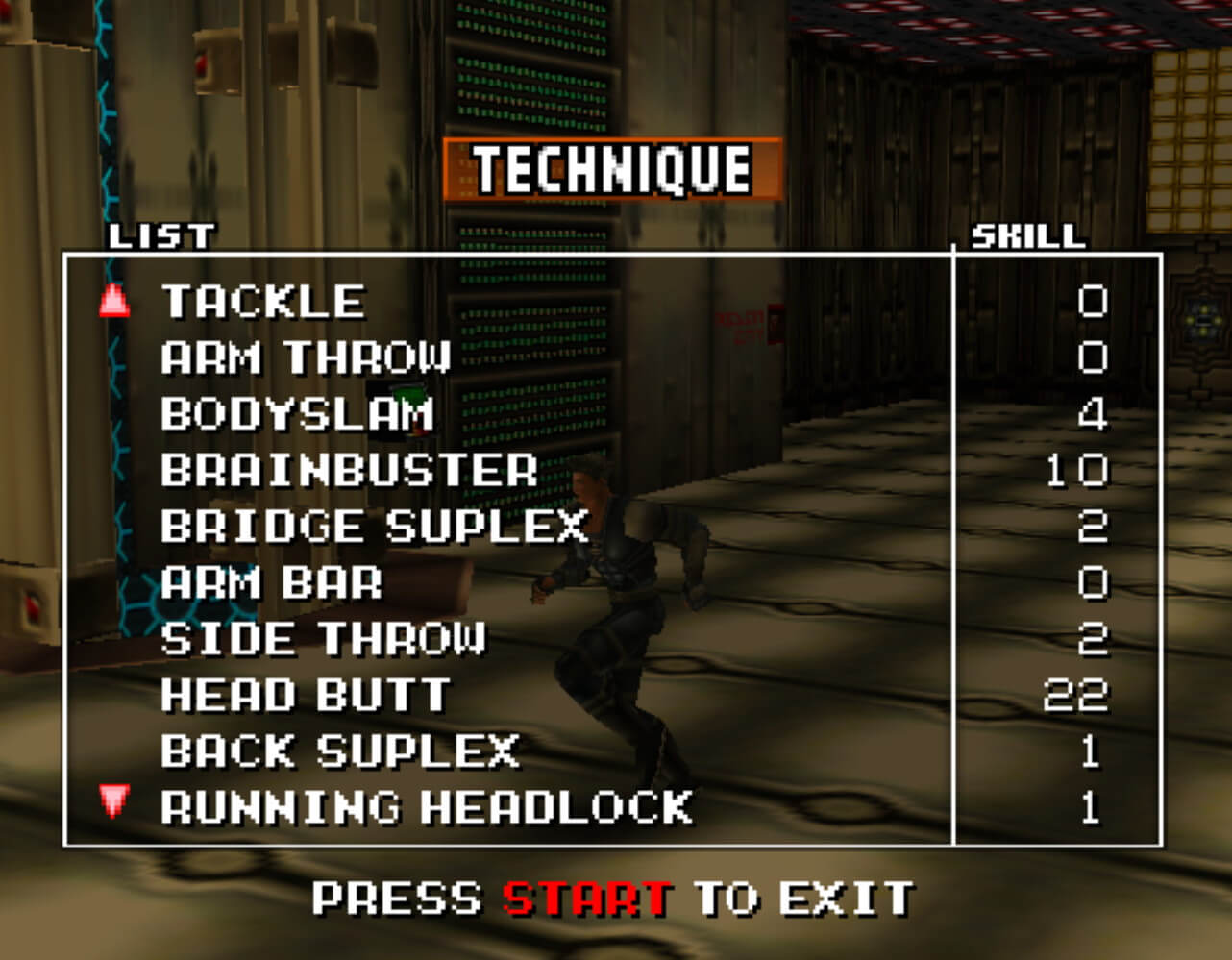Viewport: 1232px width, 960px height.
Task: Choose the Arm Bar technique
Action: tap(271, 583)
